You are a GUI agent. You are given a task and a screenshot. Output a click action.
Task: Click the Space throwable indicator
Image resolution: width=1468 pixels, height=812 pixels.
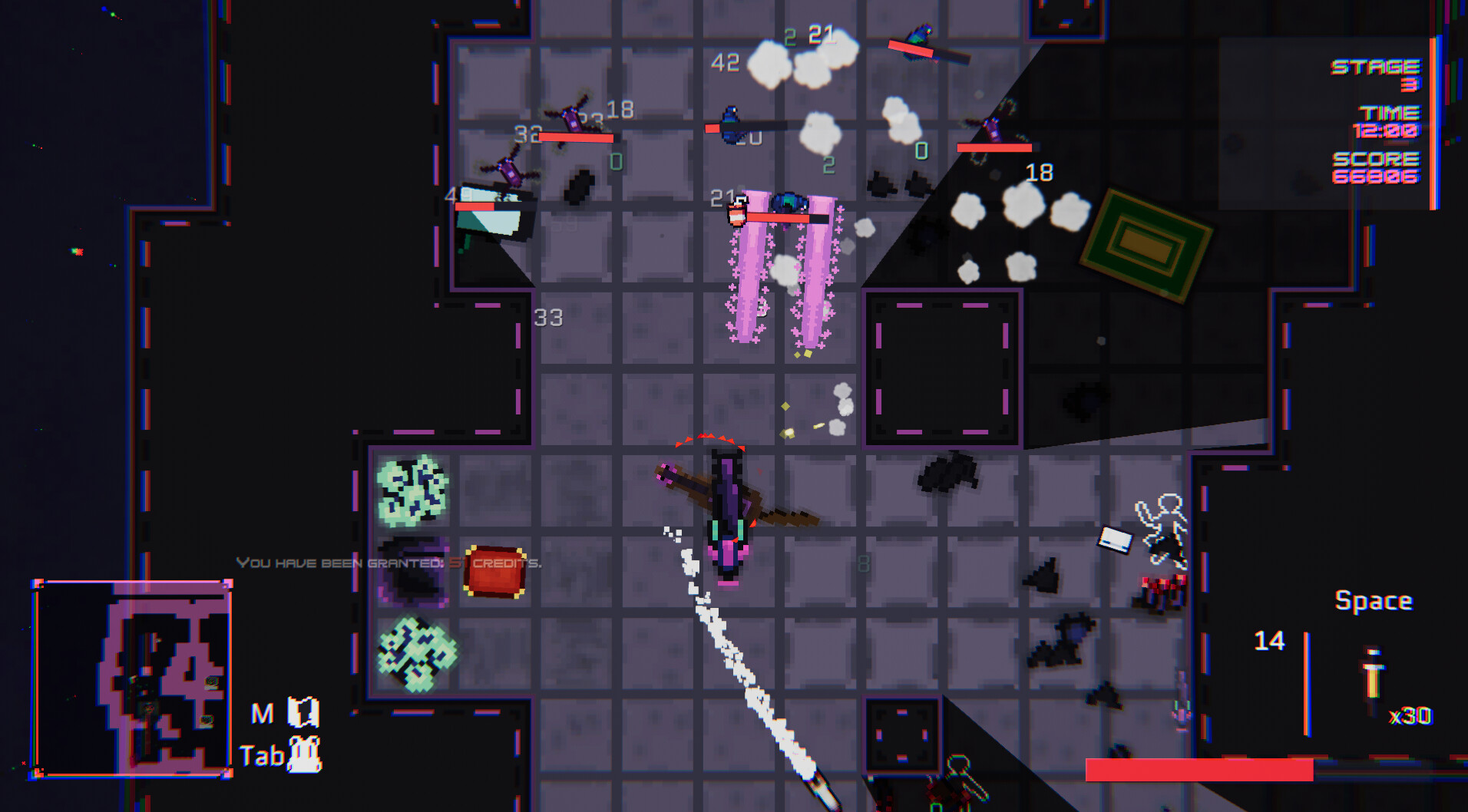click(x=1376, y=600)
